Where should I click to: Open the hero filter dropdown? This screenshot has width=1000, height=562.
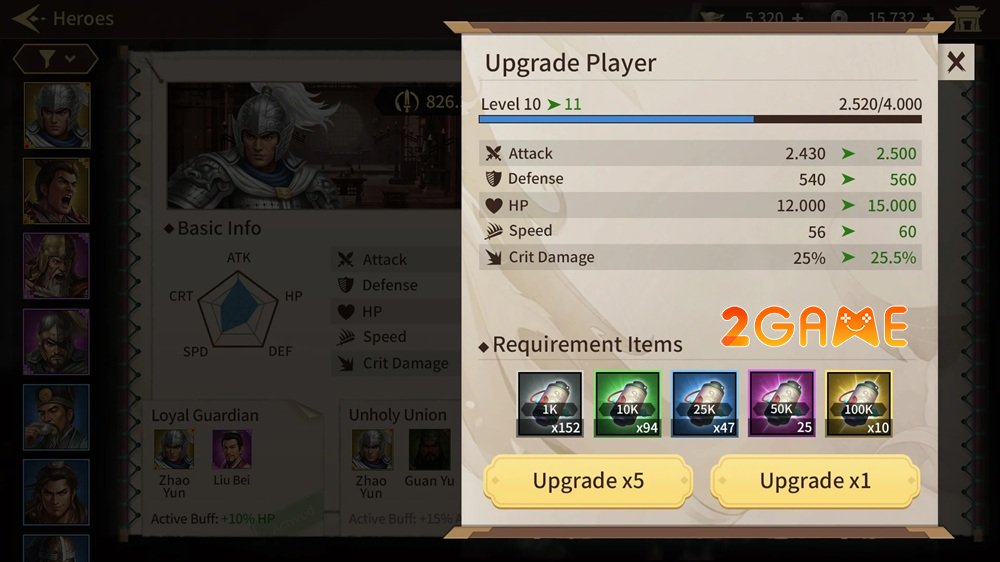point(56,60)
